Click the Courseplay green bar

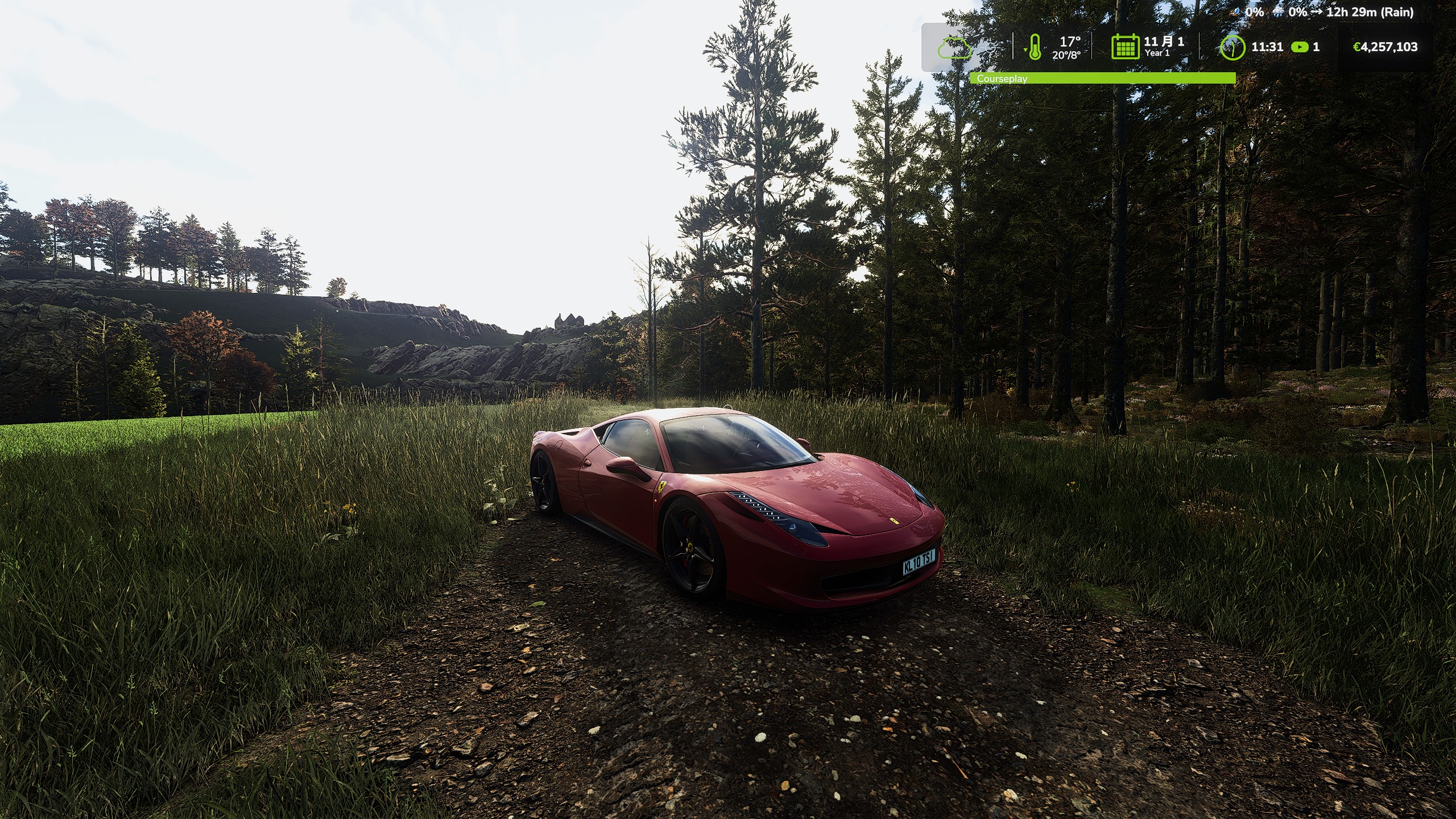tap(1102, 78)
